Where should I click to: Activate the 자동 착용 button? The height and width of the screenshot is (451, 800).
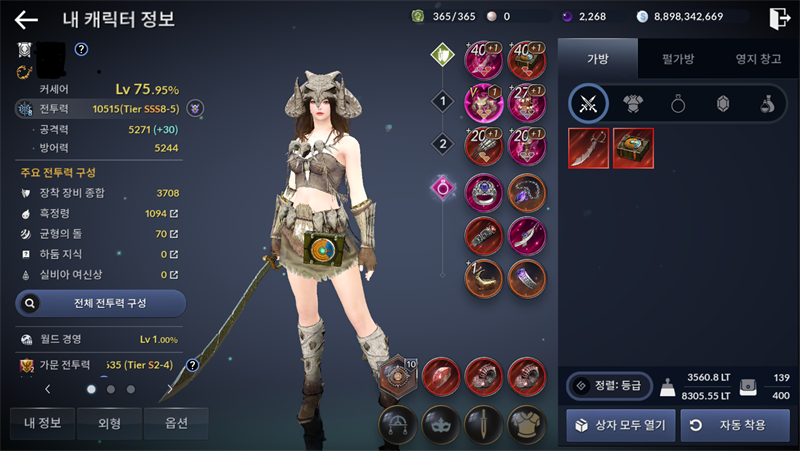coord(734,425)
